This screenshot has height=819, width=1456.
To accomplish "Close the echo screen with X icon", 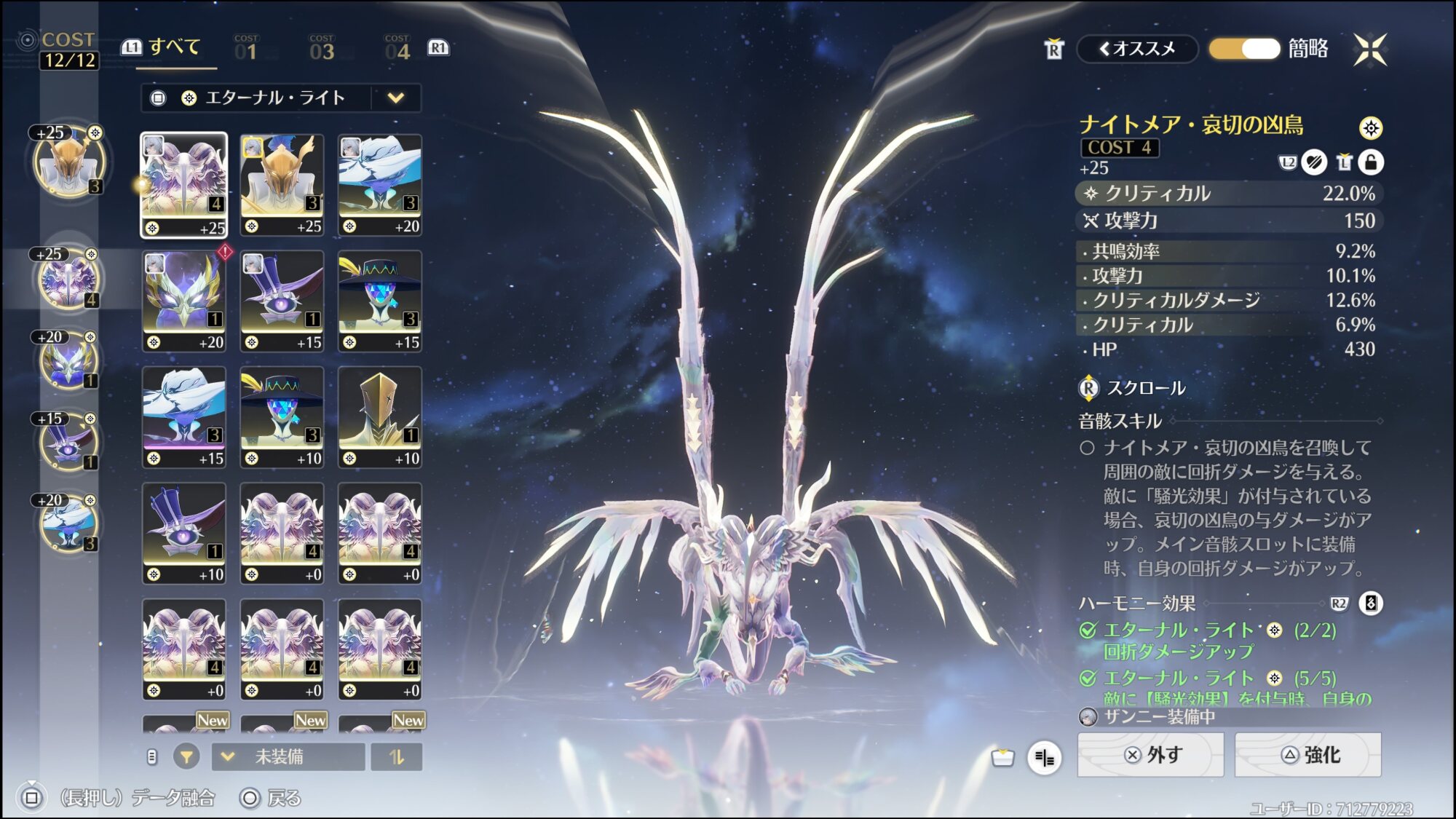I will click(x=1370, y=50).
